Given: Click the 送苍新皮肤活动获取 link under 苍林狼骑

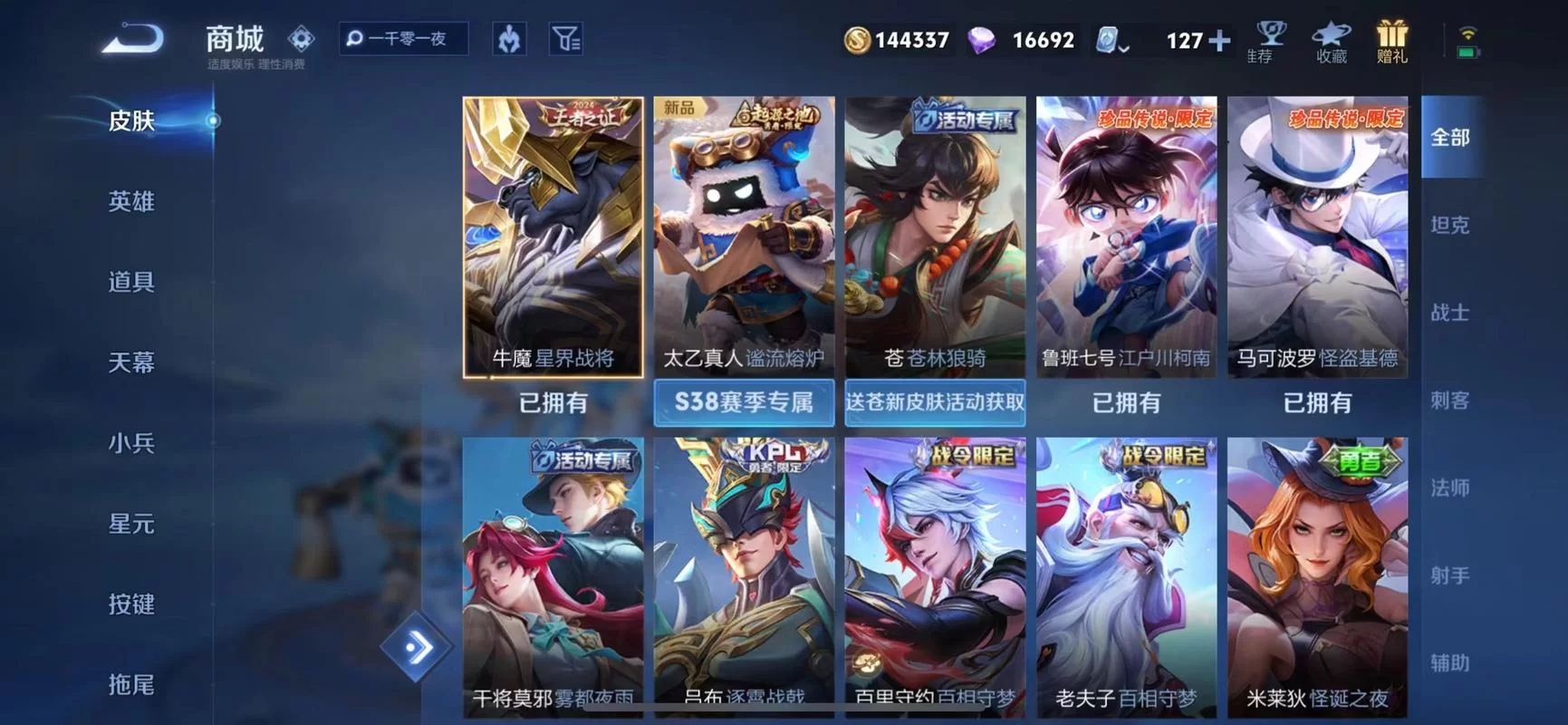Looking at the screenshot, I should [x=934, y=402].
